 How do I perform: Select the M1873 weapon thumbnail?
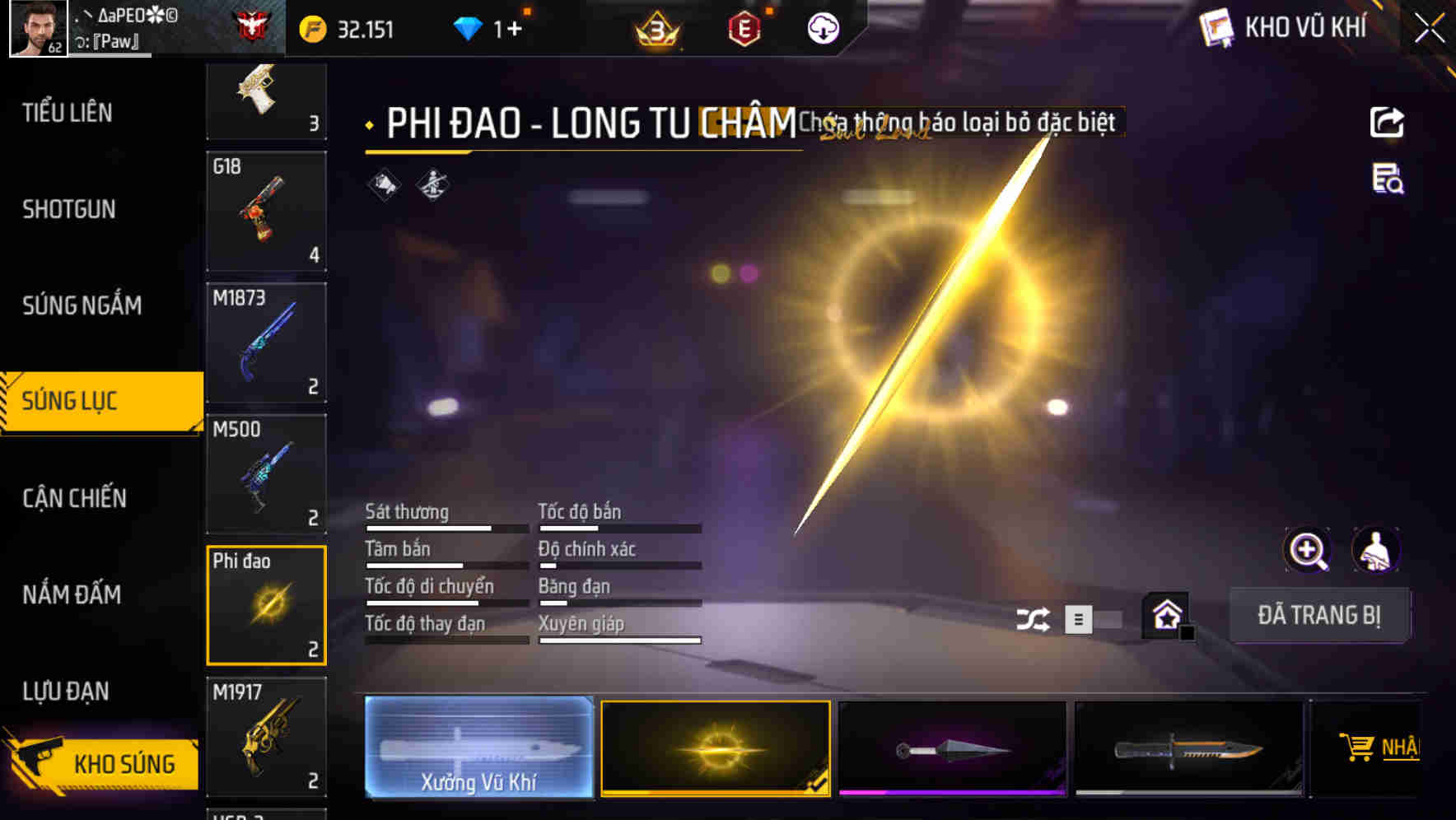266,340
